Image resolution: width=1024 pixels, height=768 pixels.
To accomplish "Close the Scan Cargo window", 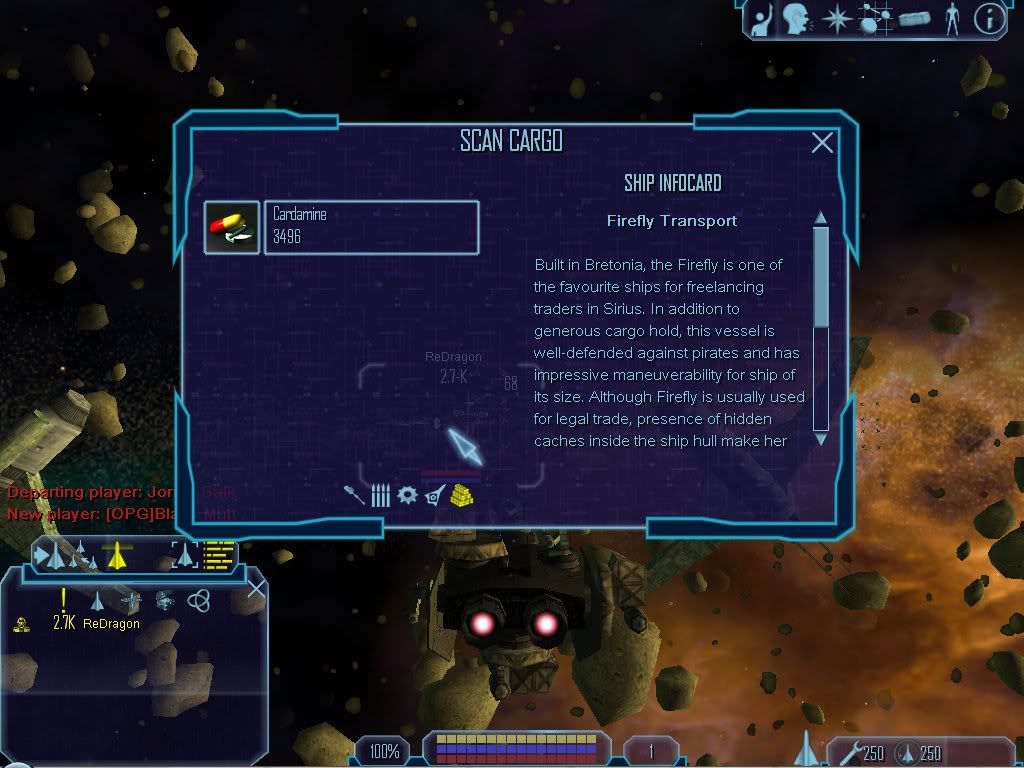I will coord(822,143).
